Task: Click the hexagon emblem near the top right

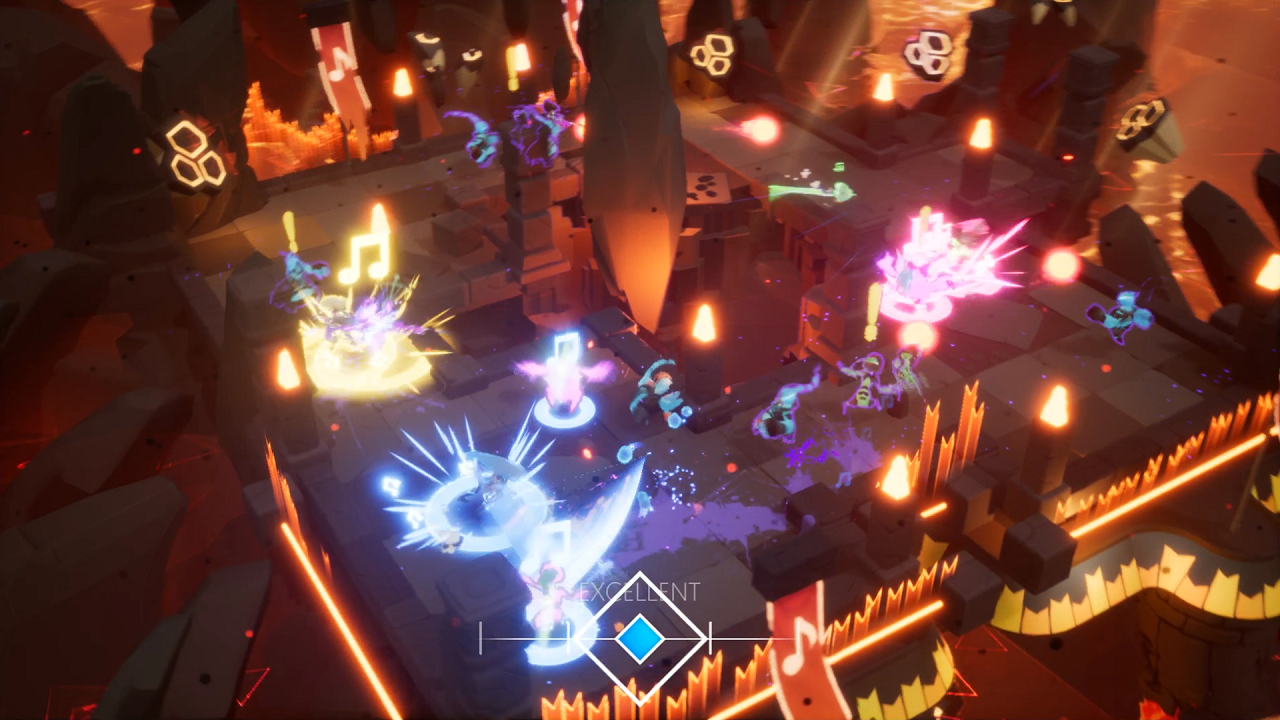Action: pyautogui.click(x=928, y=51)
